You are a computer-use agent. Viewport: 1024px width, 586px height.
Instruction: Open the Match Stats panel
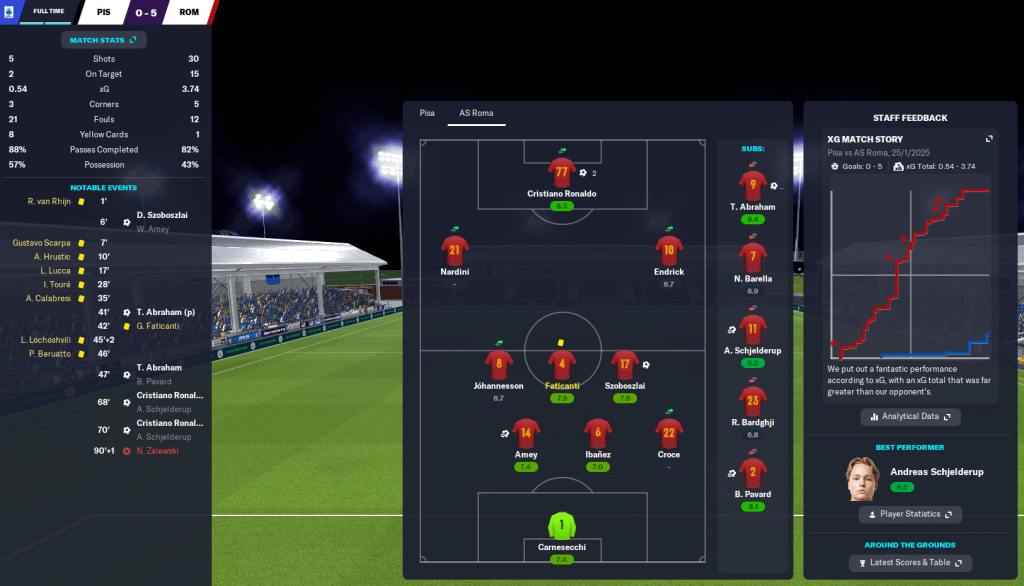[x=105, y=40]
